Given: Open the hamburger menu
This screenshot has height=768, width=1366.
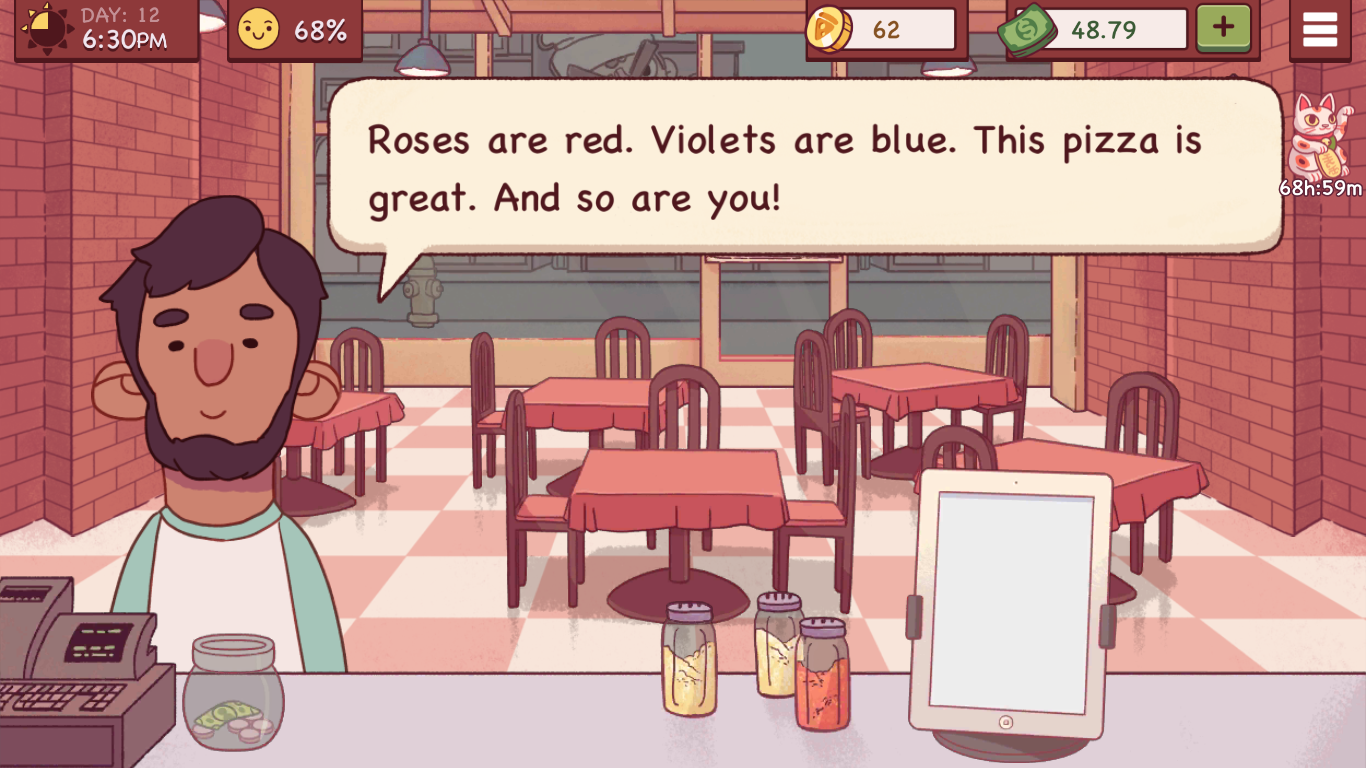Looking at the screenshot, I should (x=1319, y=30).
